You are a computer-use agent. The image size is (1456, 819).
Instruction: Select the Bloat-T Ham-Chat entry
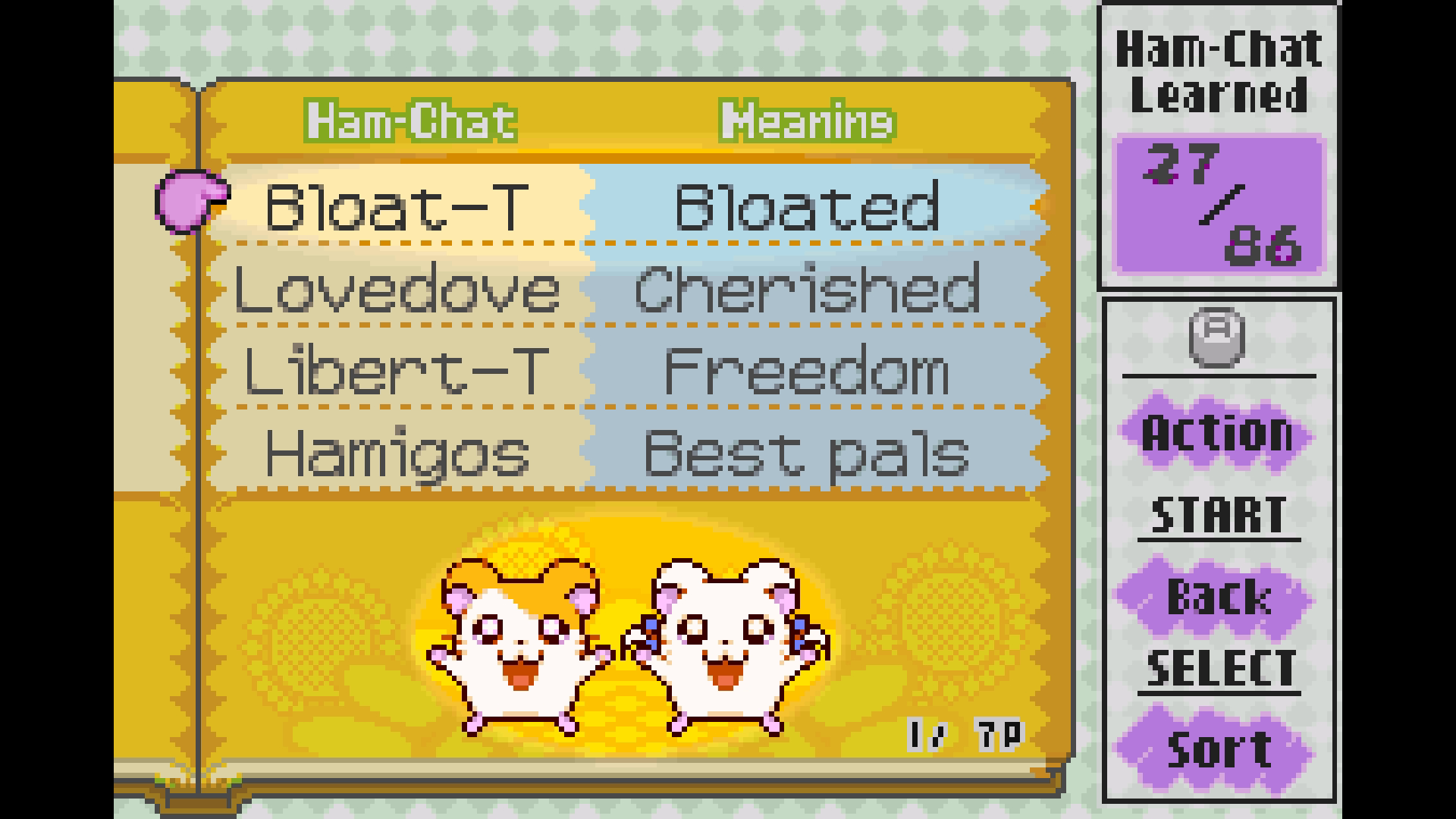pos(396,206)
